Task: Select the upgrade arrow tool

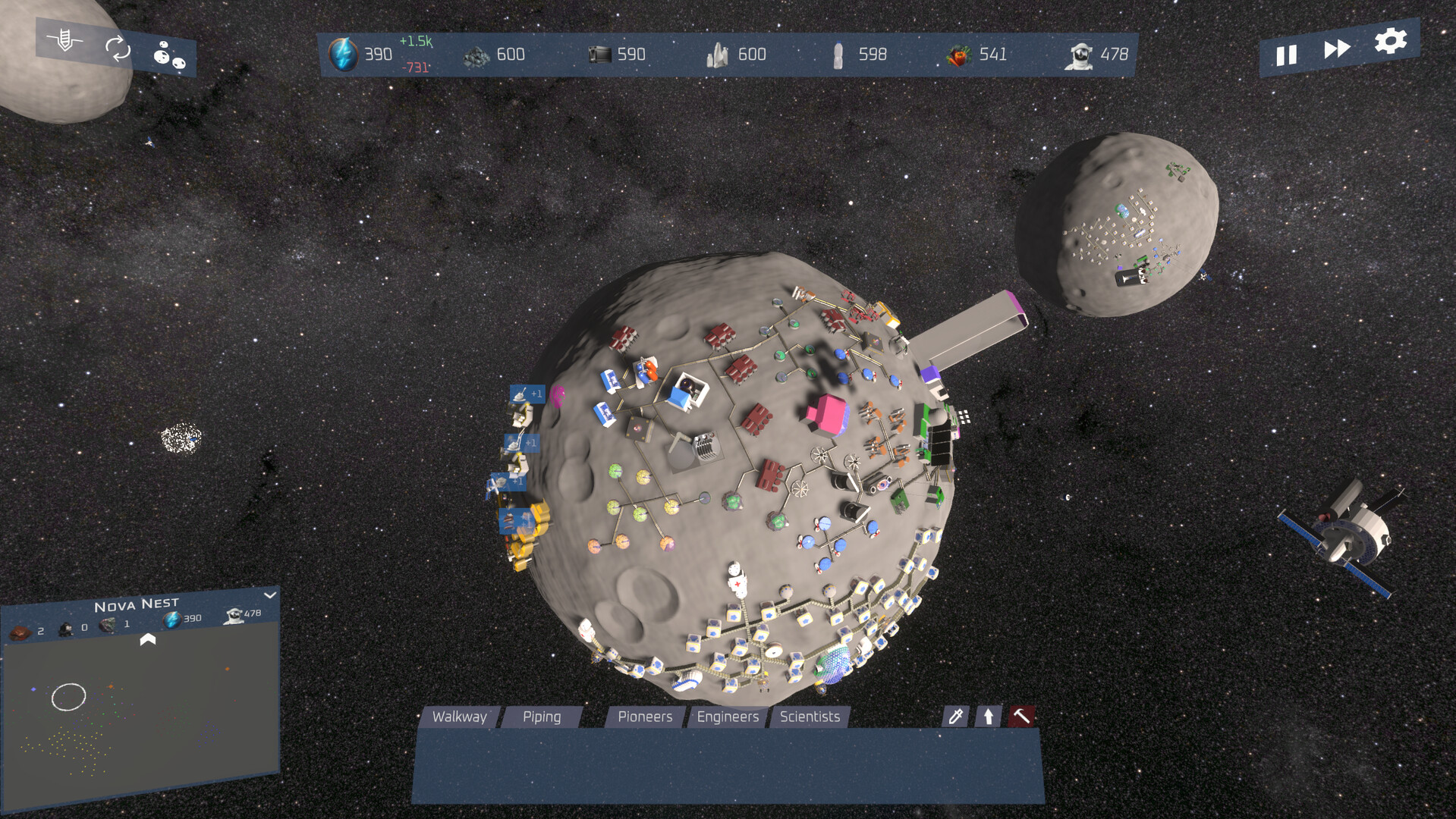Action: pyautogui.click(x=987, y=716)
